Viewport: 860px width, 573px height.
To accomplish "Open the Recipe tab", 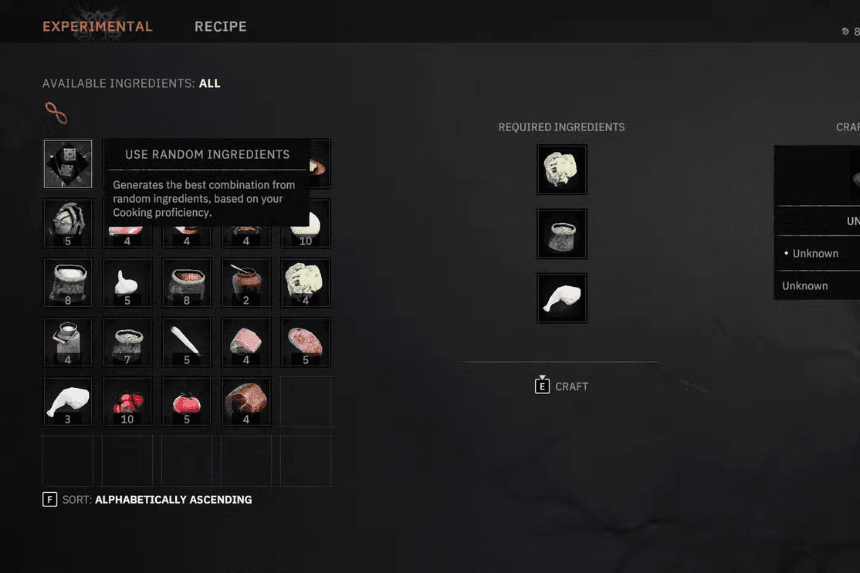I will (x=220, y=26).
